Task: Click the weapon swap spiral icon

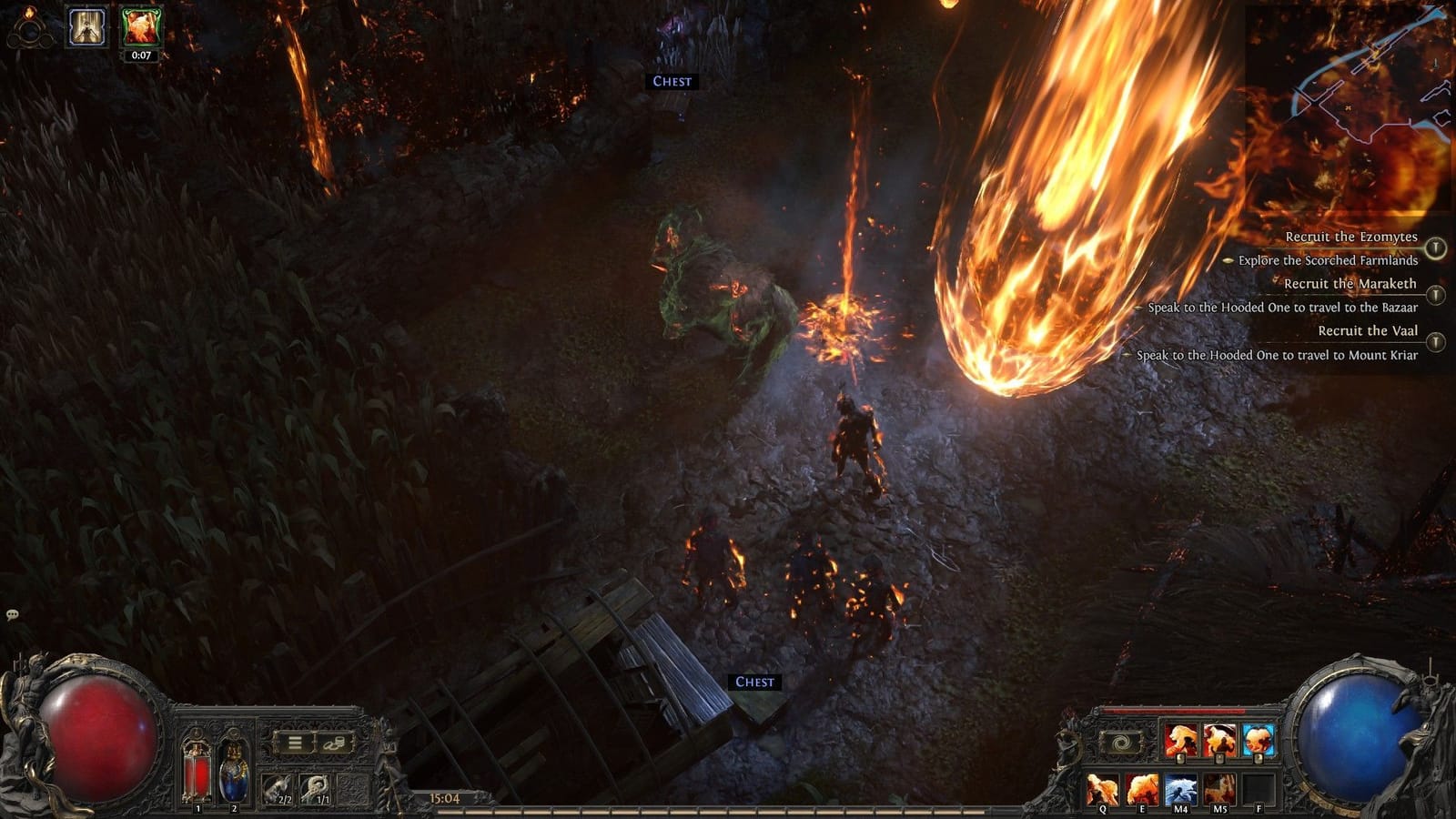Action: tap(1123, 743)
